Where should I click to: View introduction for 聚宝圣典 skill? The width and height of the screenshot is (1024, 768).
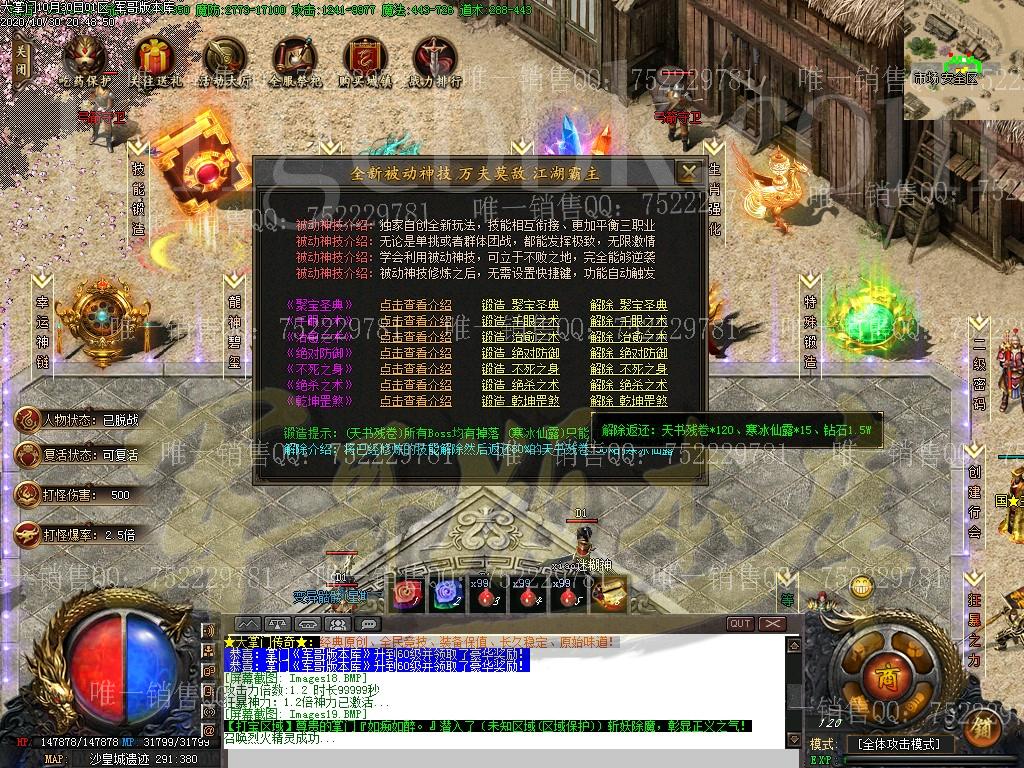tap(415, 305)
